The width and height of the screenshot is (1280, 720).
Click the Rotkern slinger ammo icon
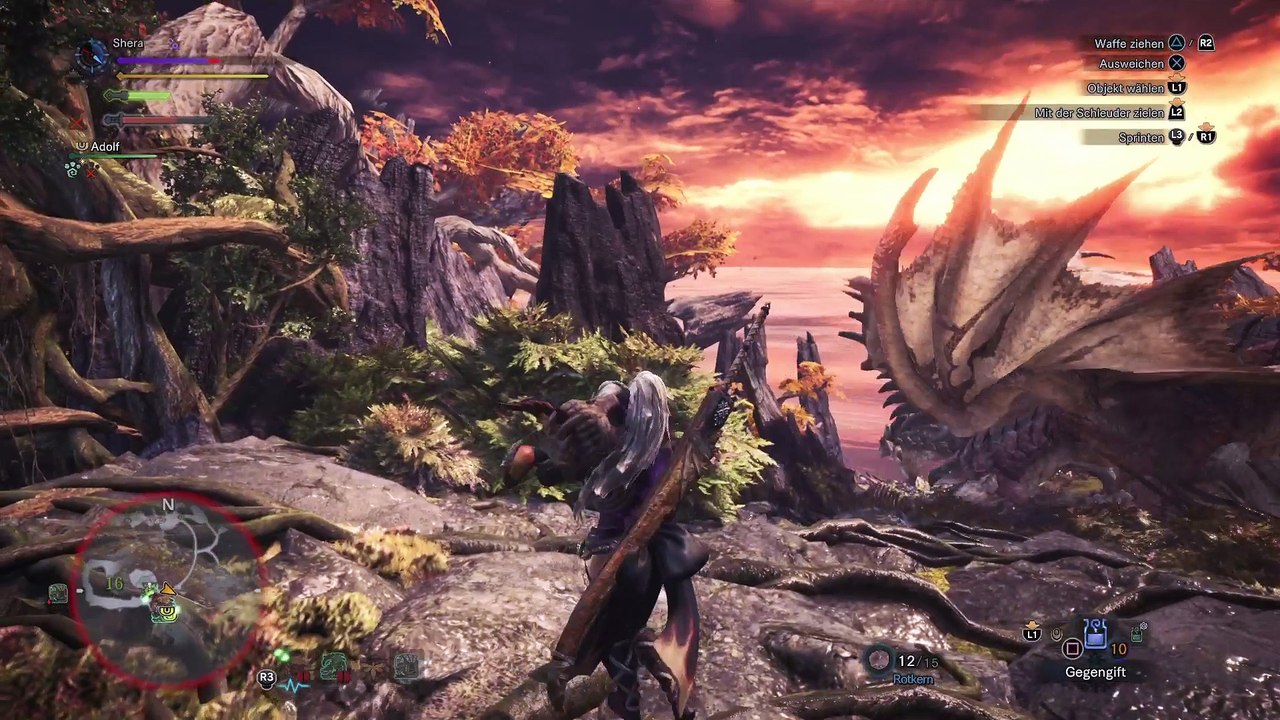click(x=879, y=659)
